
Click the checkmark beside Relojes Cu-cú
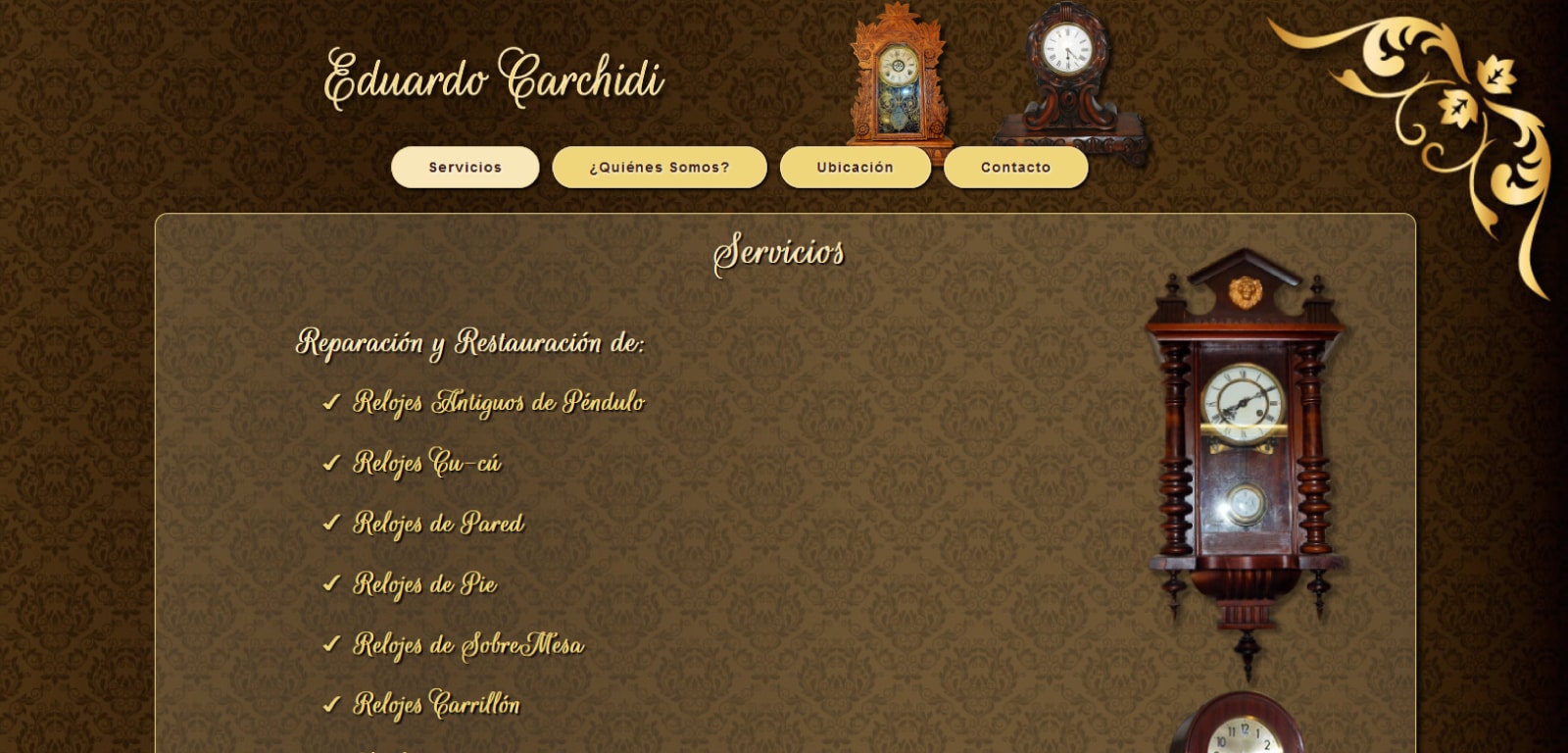[x=330, y=464]
